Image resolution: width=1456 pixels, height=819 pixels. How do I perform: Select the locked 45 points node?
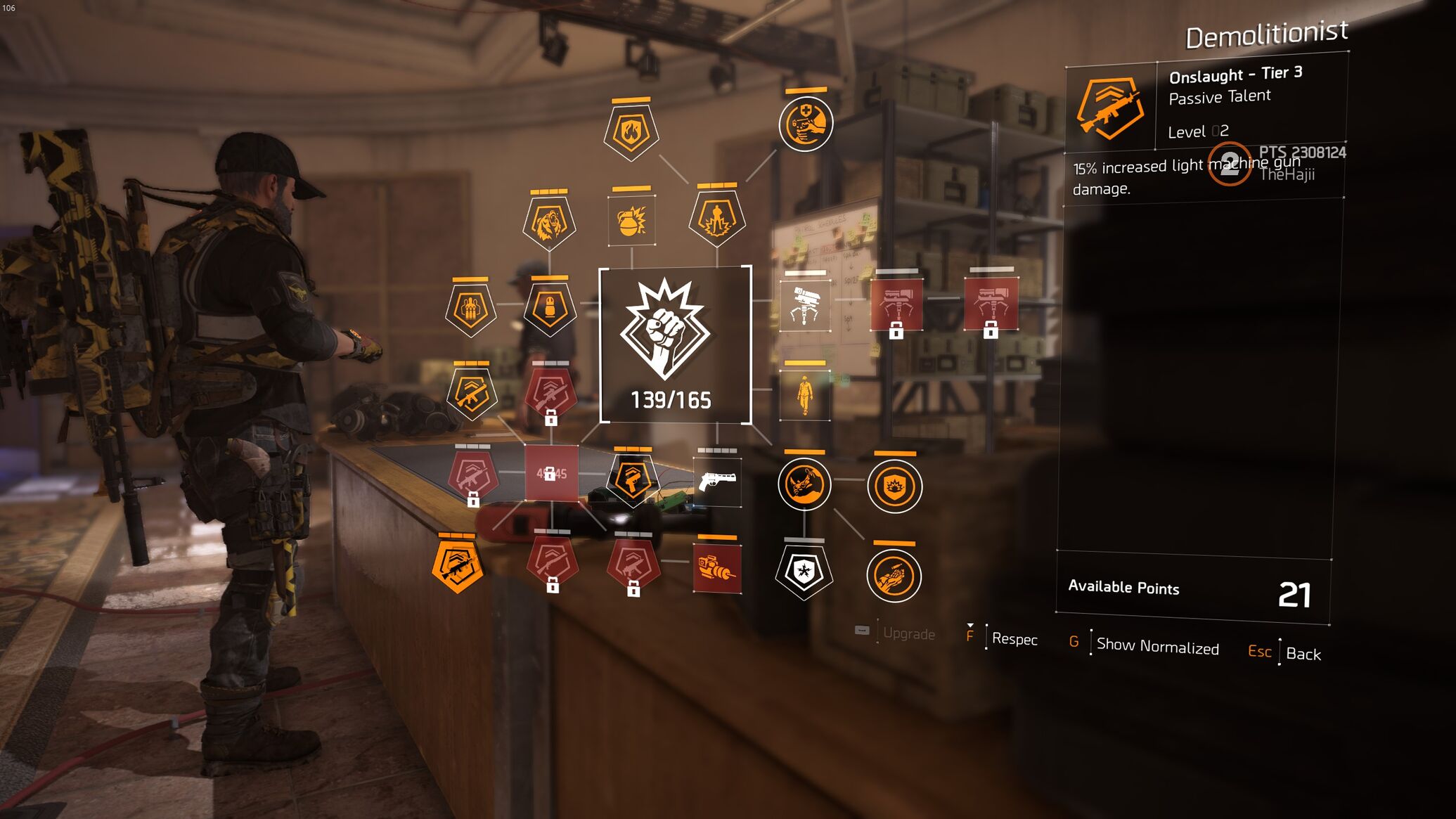click(x=551, y=474)
